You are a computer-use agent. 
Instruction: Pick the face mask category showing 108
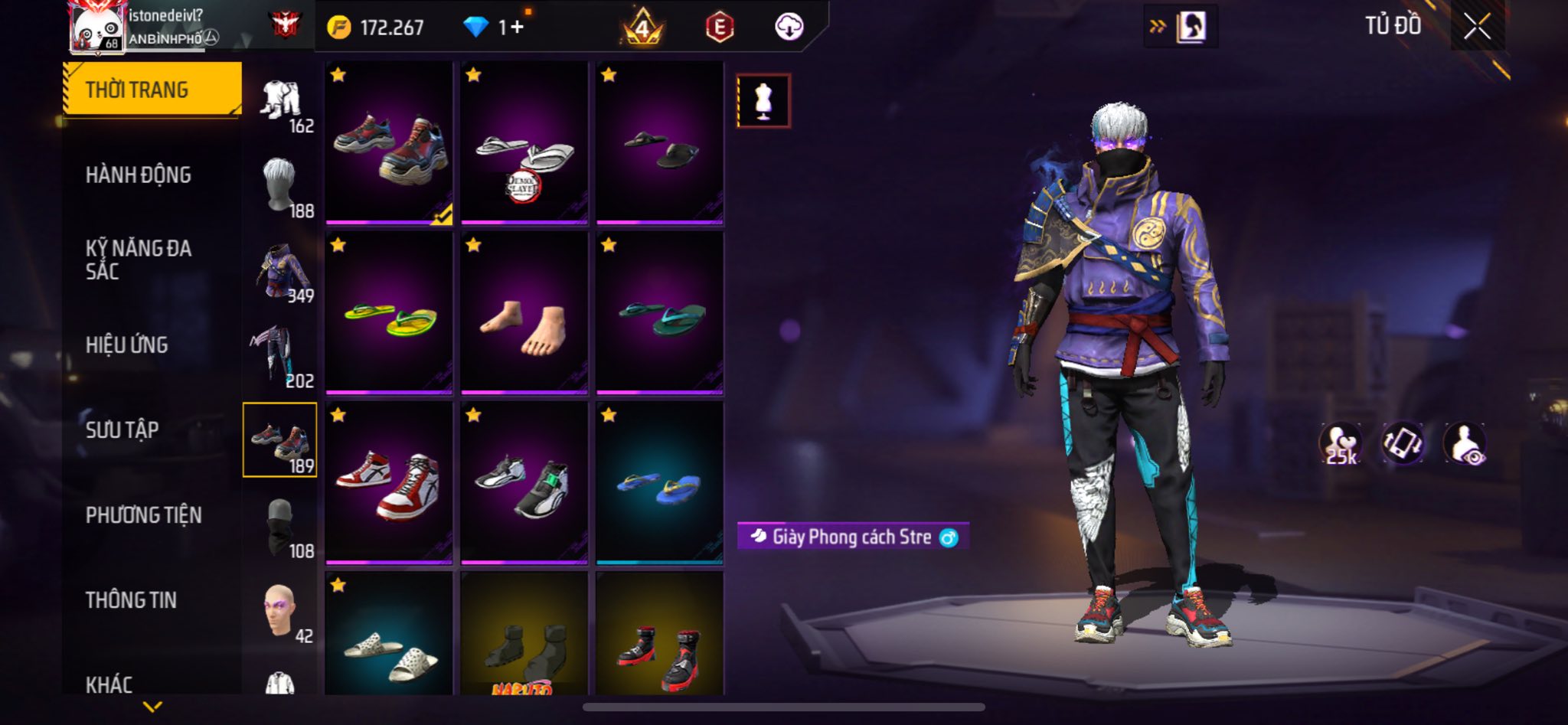(280, 527)
